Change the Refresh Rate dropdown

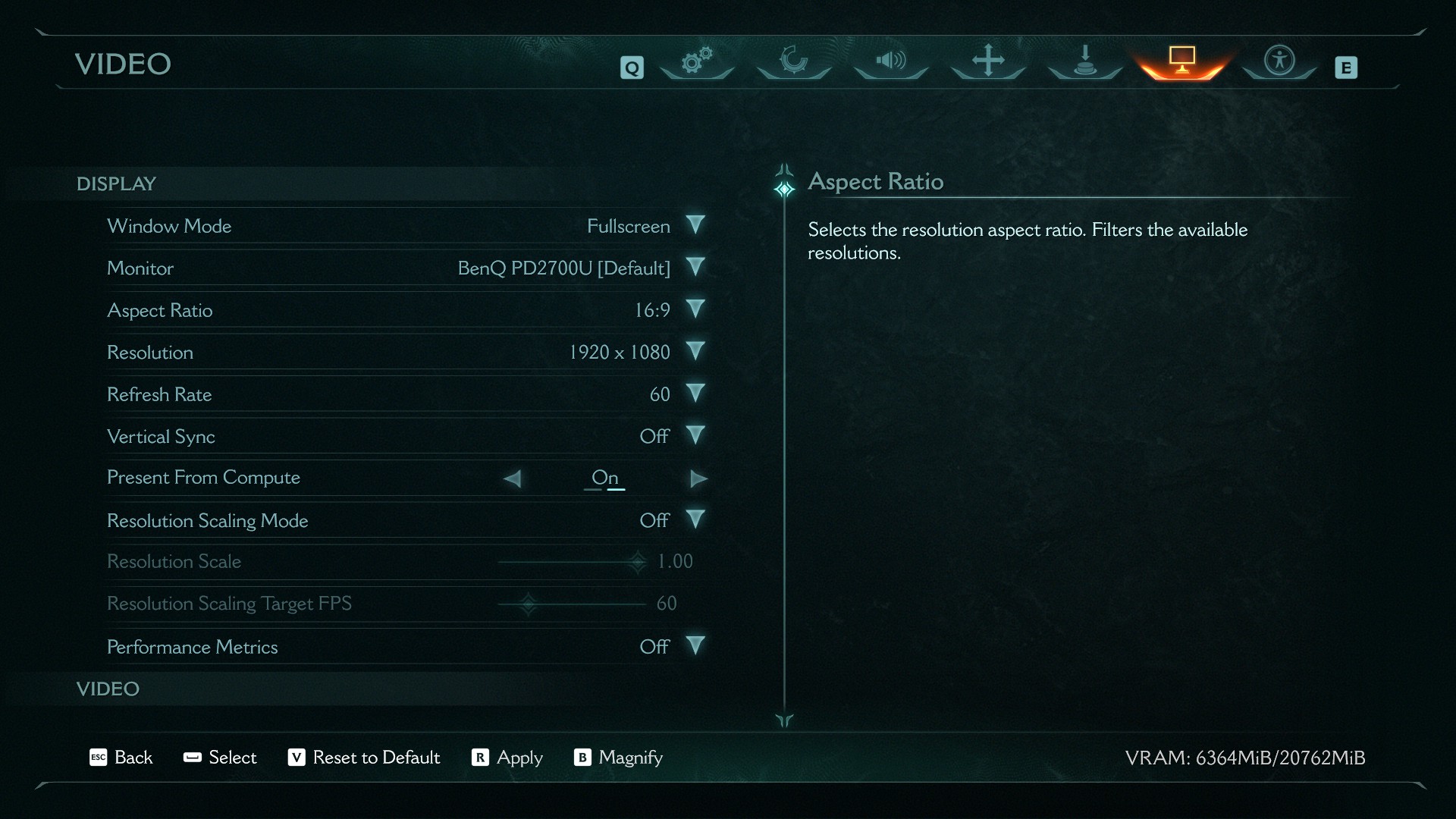695,394
